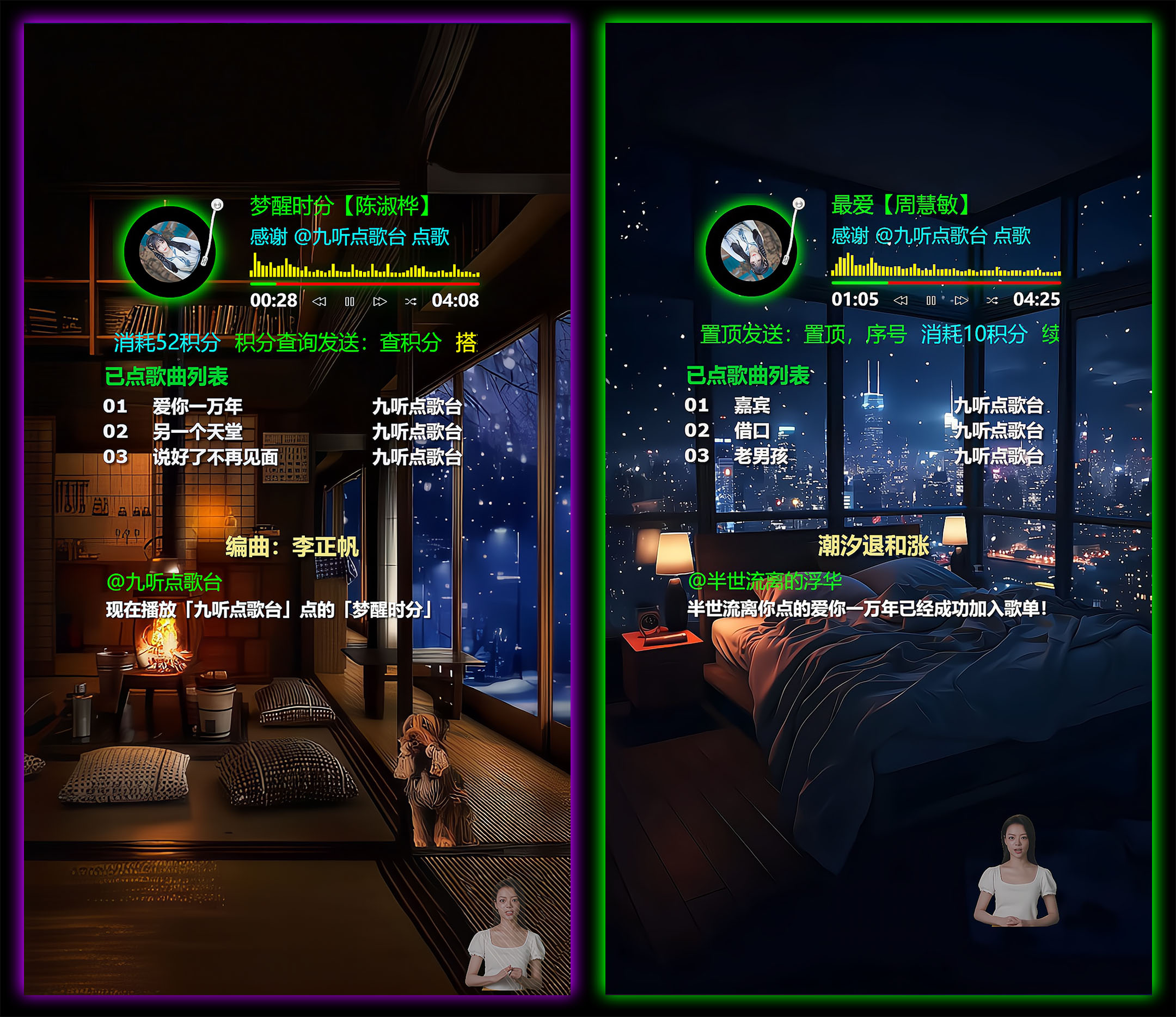1176x1017 pixels.
Task: Select queued song 另一个天堂
Action: pos(198,432)
